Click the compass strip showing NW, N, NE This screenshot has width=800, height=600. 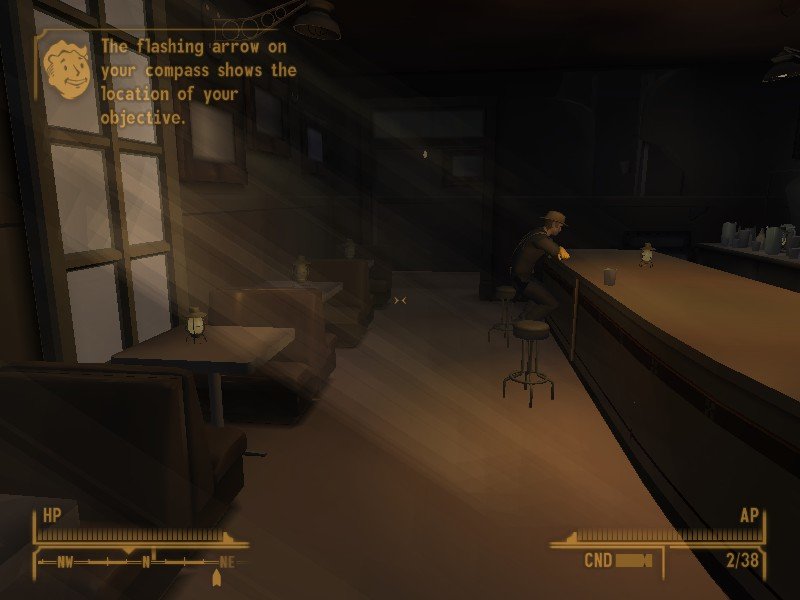[x=140, y=562]
